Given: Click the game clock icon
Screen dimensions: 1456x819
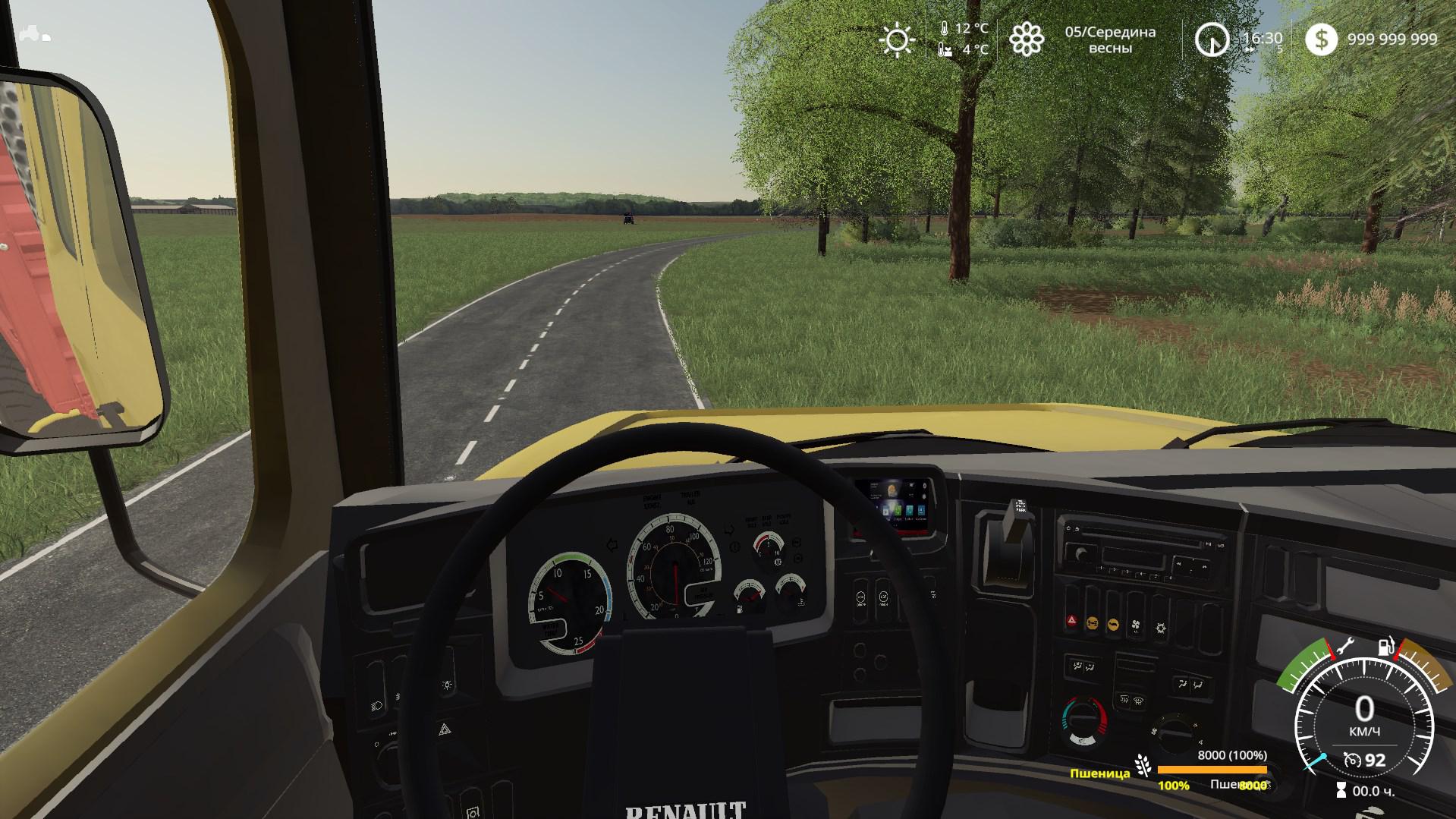Looking at the screenshot, I should (x=1212, y=39).
